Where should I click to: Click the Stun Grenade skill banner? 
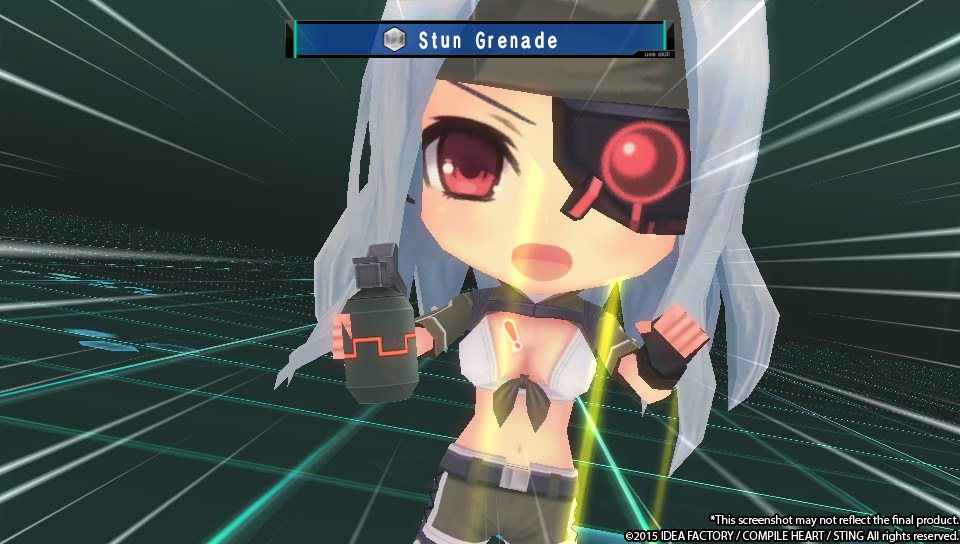pos(480,39)
